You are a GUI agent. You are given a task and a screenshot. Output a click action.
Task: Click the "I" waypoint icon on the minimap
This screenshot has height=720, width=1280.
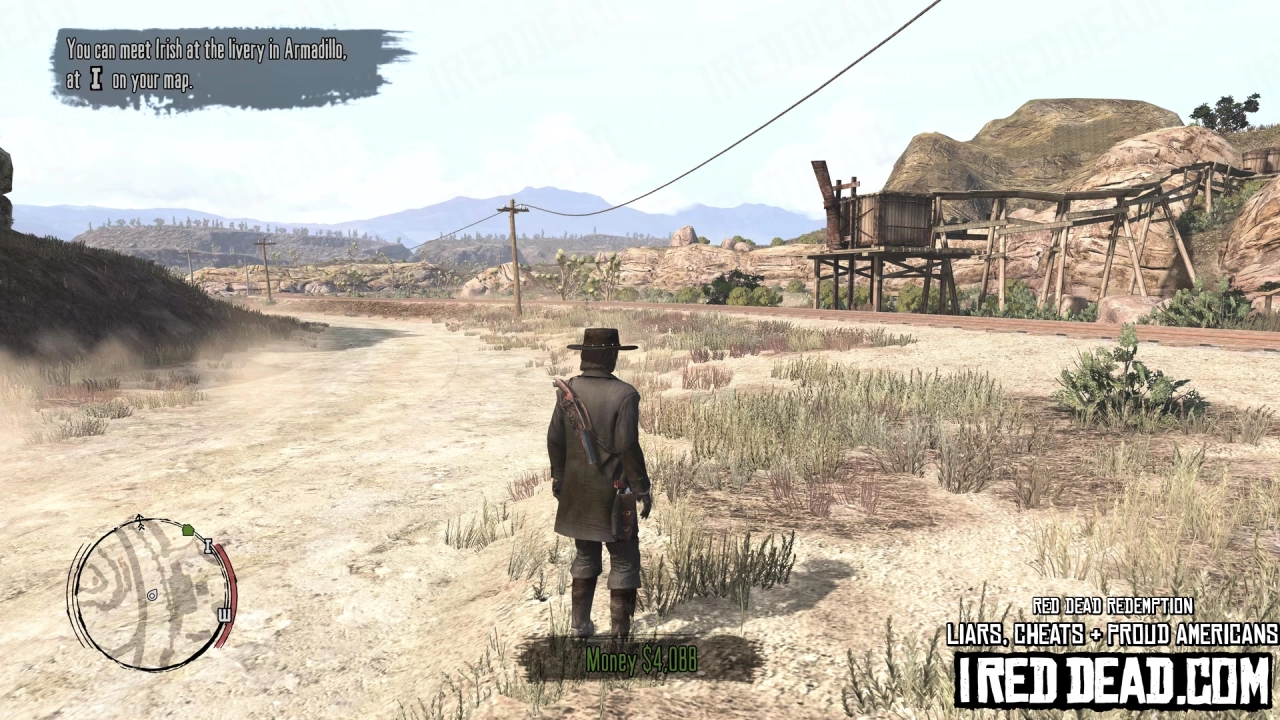click(x=208, y=545)
